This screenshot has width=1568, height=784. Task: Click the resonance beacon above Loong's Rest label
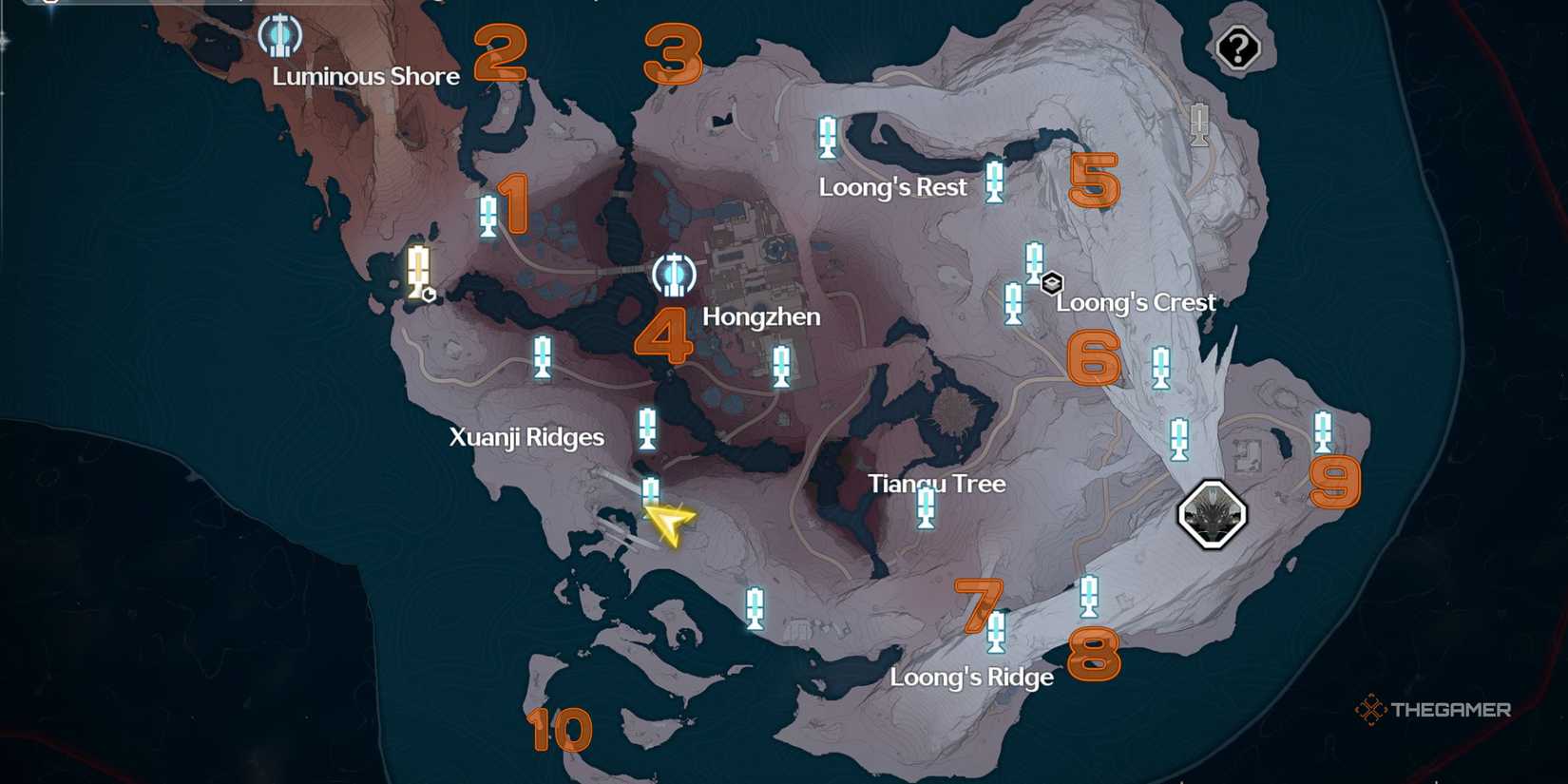[828, 136]
